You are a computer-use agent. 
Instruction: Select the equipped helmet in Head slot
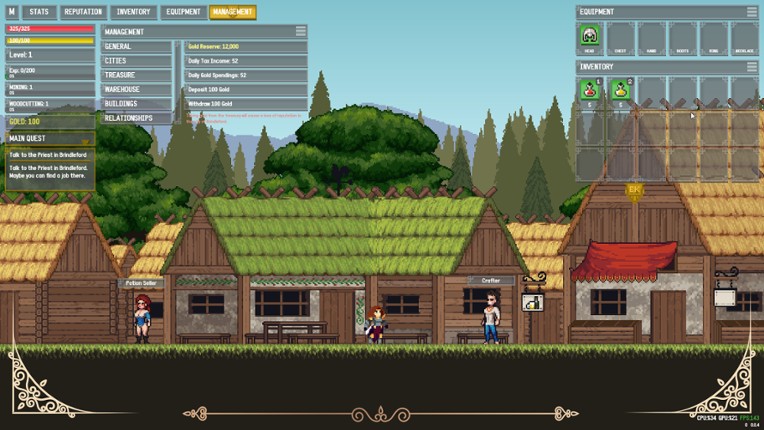590,38
